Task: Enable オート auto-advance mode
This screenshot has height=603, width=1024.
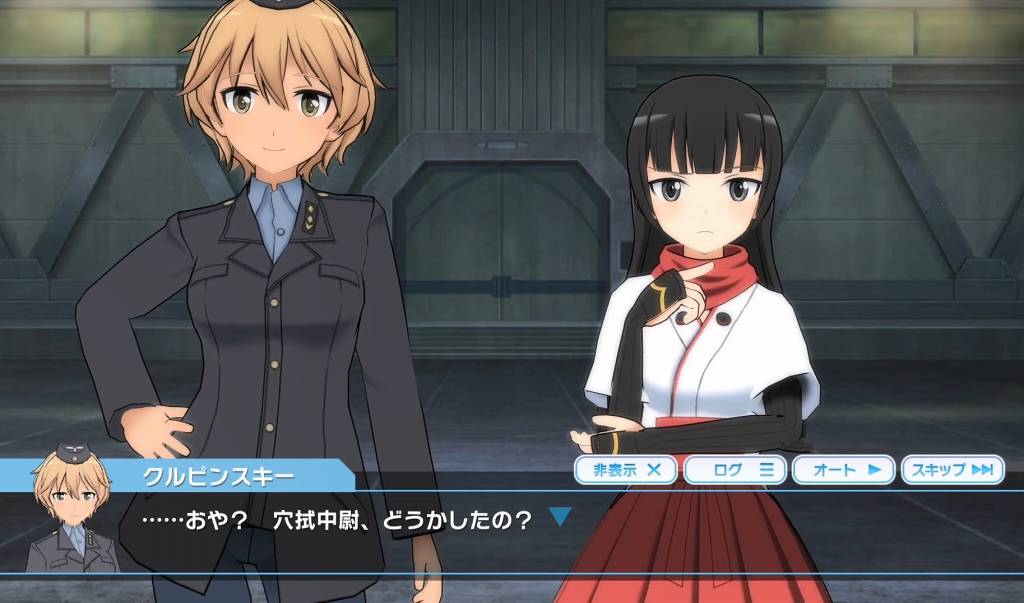Action: tap(844, 469)
